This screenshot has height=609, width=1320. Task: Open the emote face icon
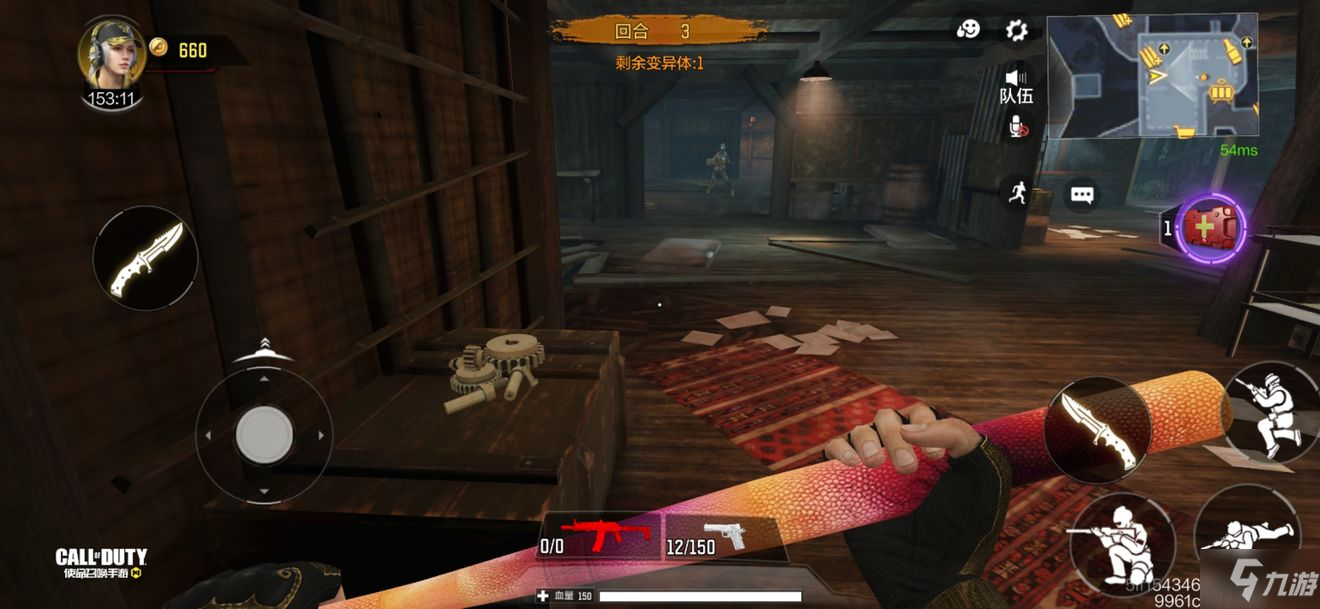pos(968,31)
